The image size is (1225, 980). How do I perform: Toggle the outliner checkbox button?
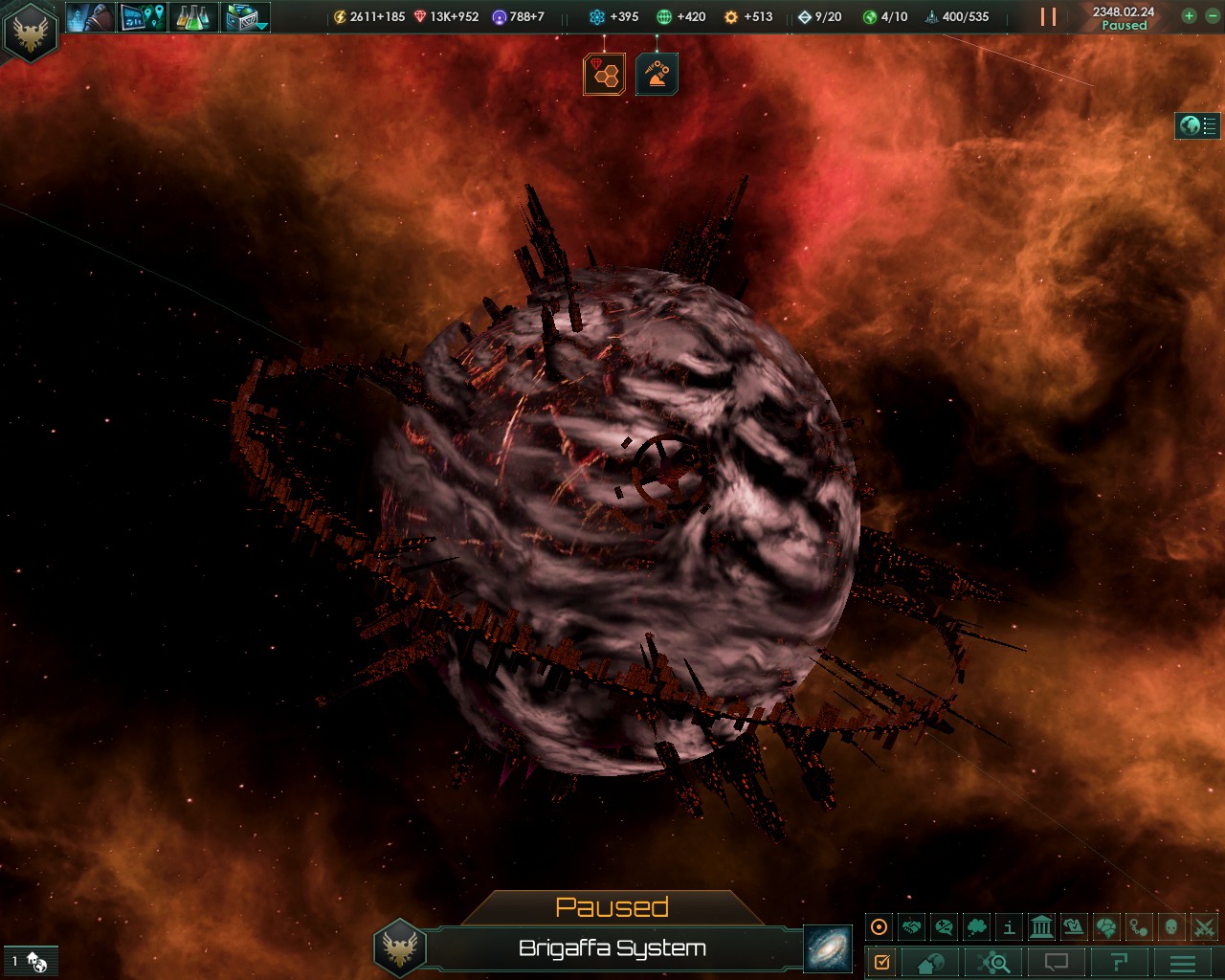(x=882, y=962)
